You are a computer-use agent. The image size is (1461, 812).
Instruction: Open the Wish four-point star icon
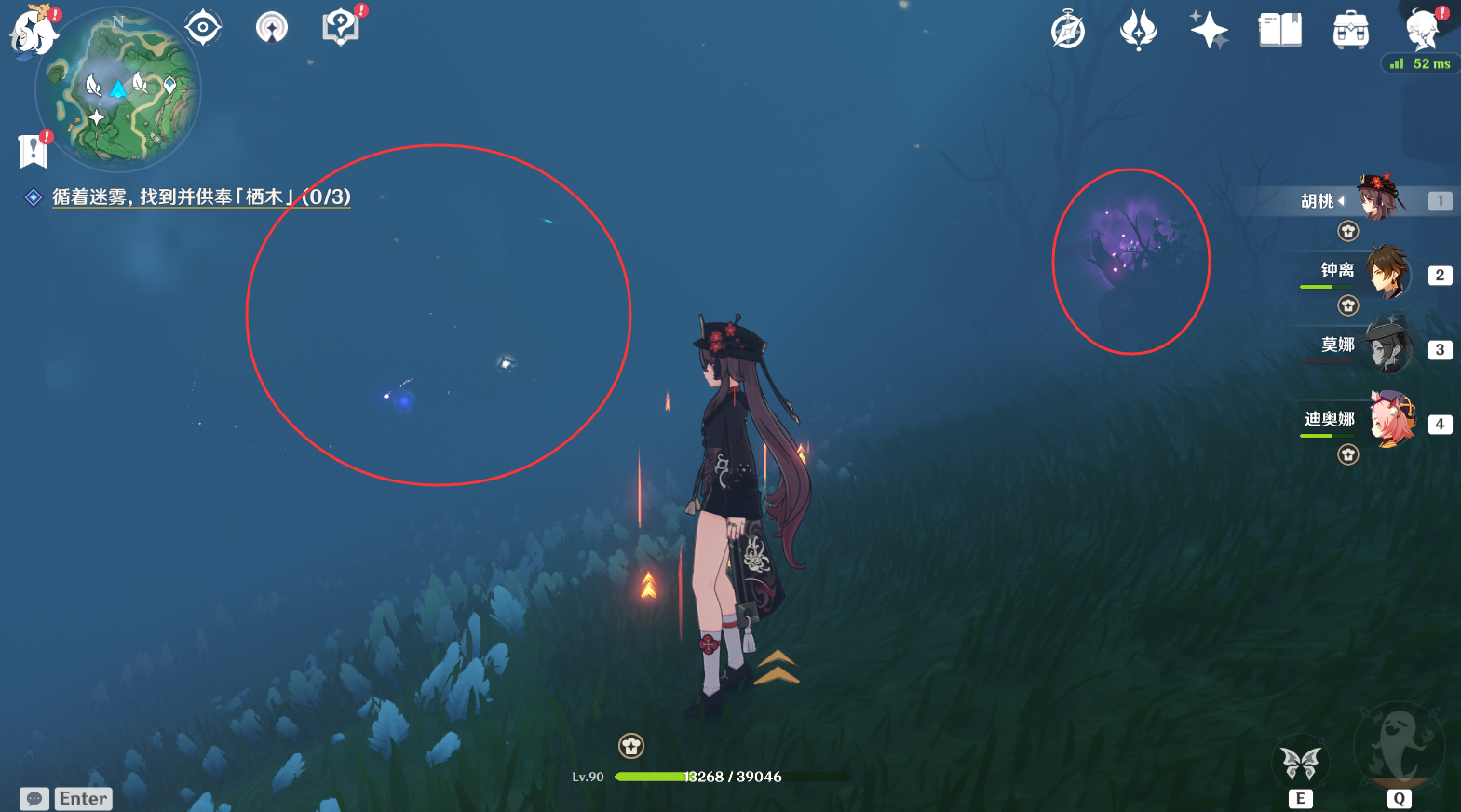[x=1209, y=30]
